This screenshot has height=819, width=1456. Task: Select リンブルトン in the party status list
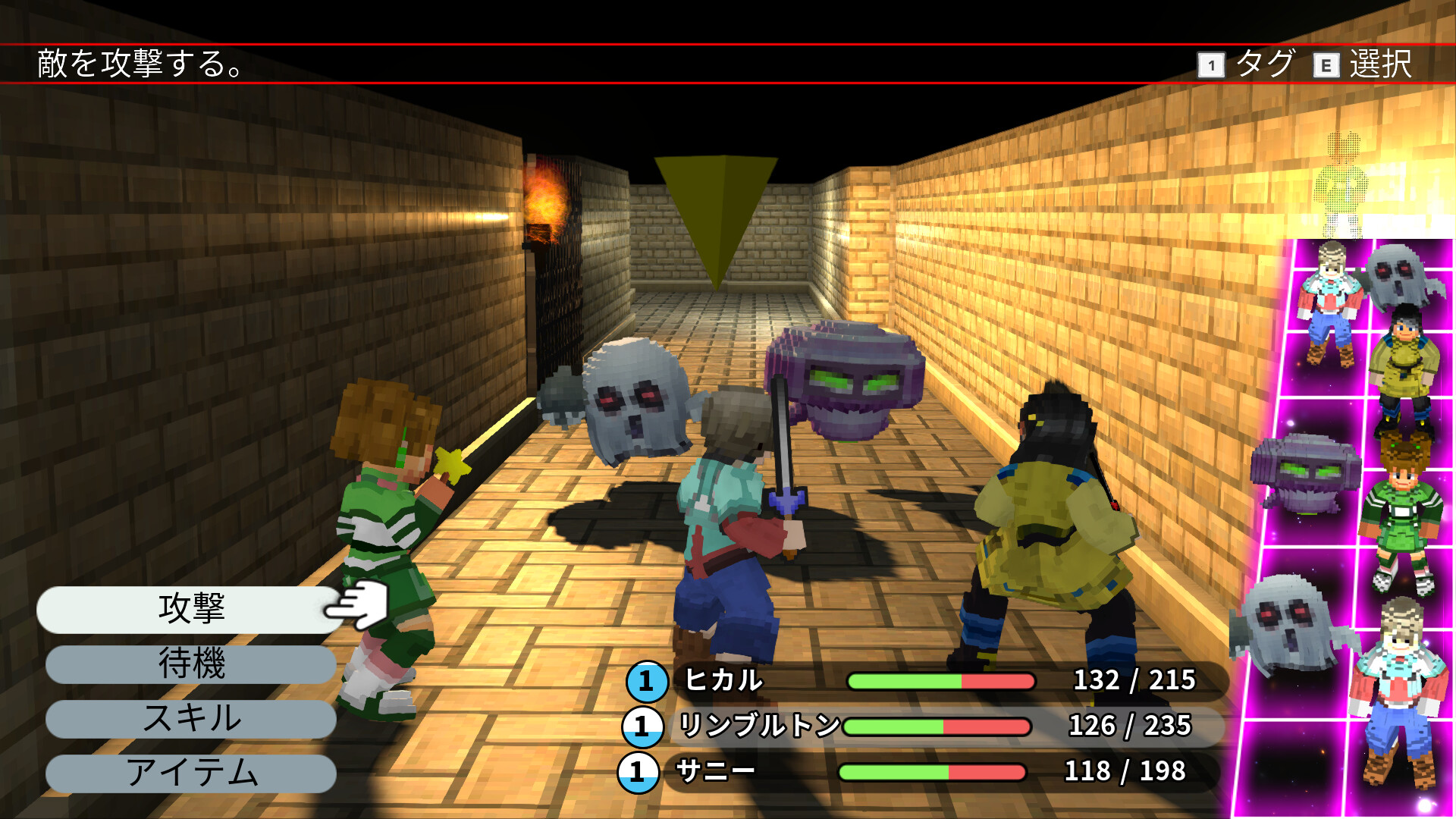(758, 726)
